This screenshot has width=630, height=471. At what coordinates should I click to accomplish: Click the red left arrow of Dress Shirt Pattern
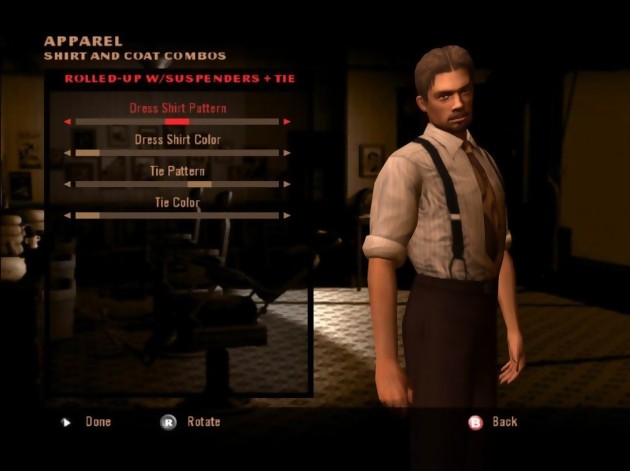coord(67,122)
